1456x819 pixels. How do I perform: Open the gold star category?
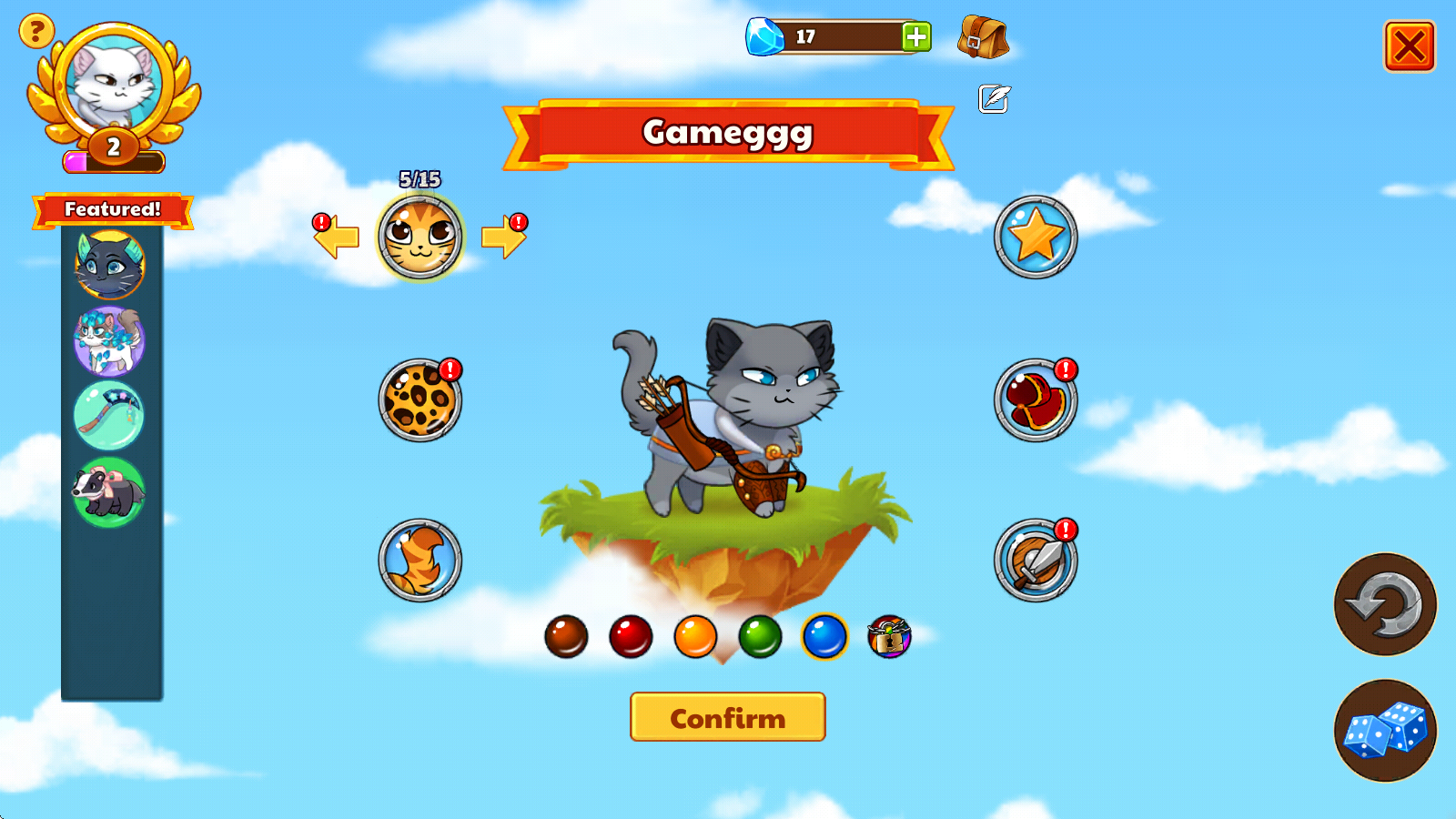[x=1036, y=237]
